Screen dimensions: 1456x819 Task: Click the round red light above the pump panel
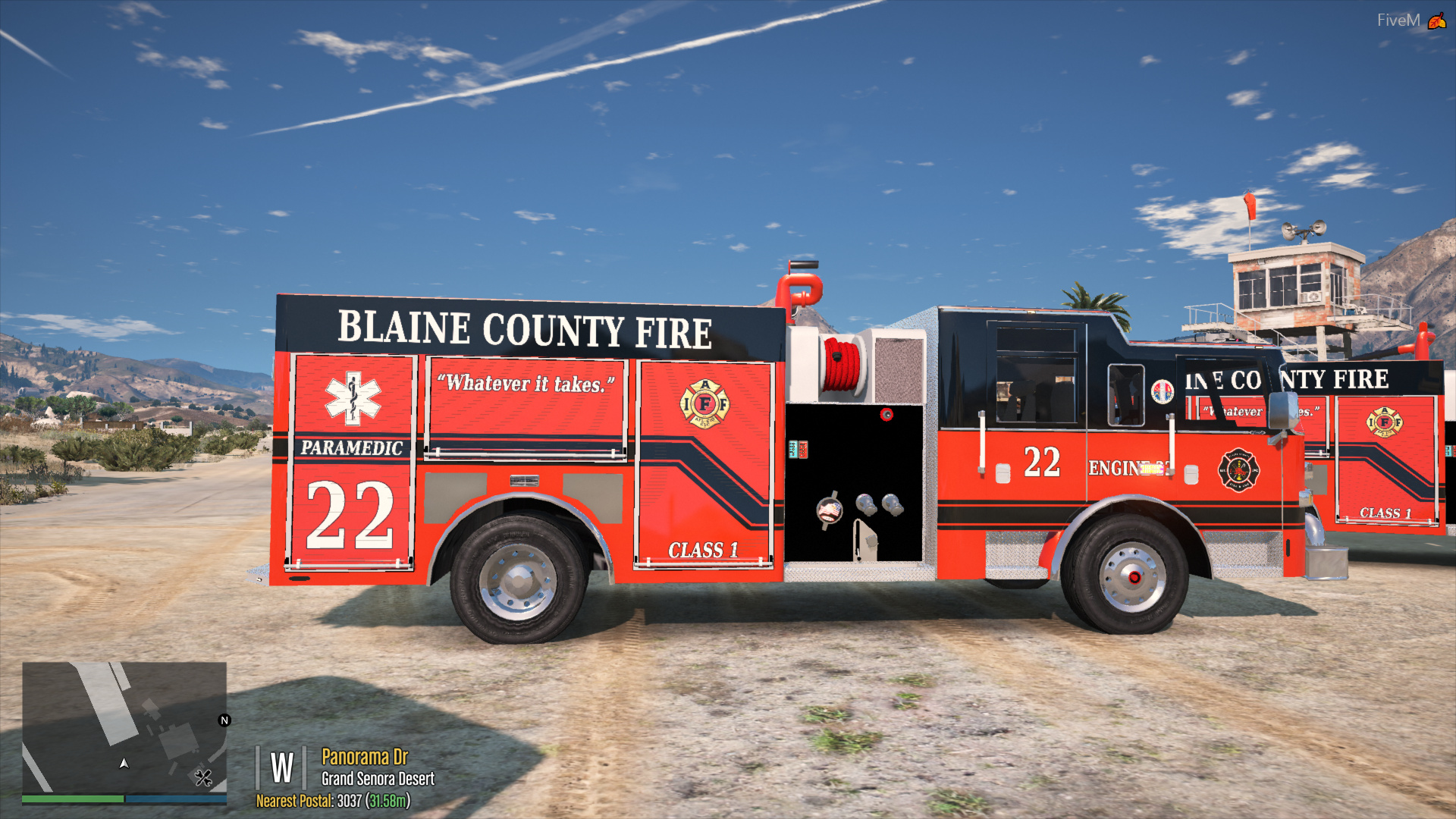pyautogui.click(x=886, y=415)
